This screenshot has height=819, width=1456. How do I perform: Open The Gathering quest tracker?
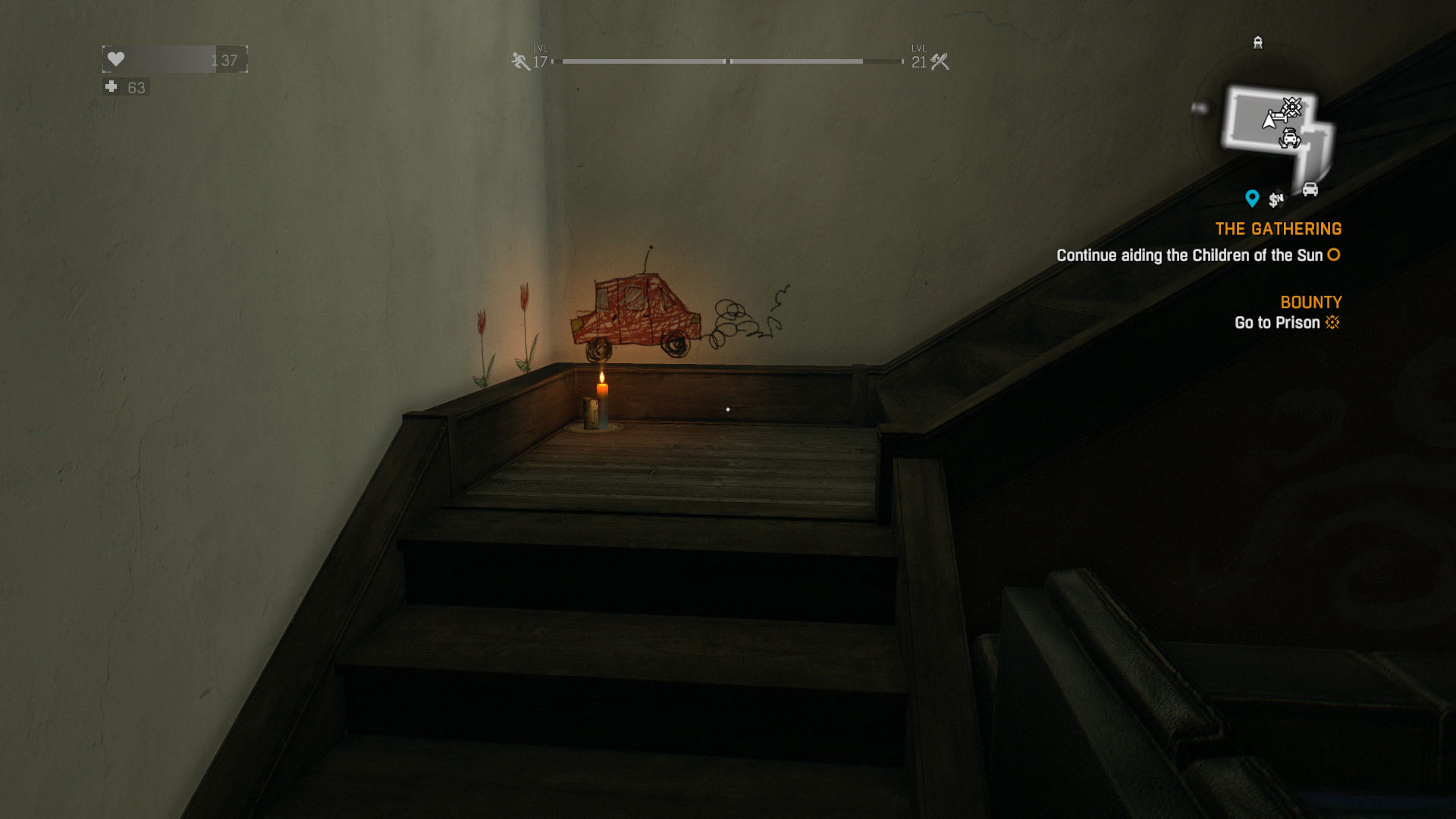click(x=1278, y=229)
